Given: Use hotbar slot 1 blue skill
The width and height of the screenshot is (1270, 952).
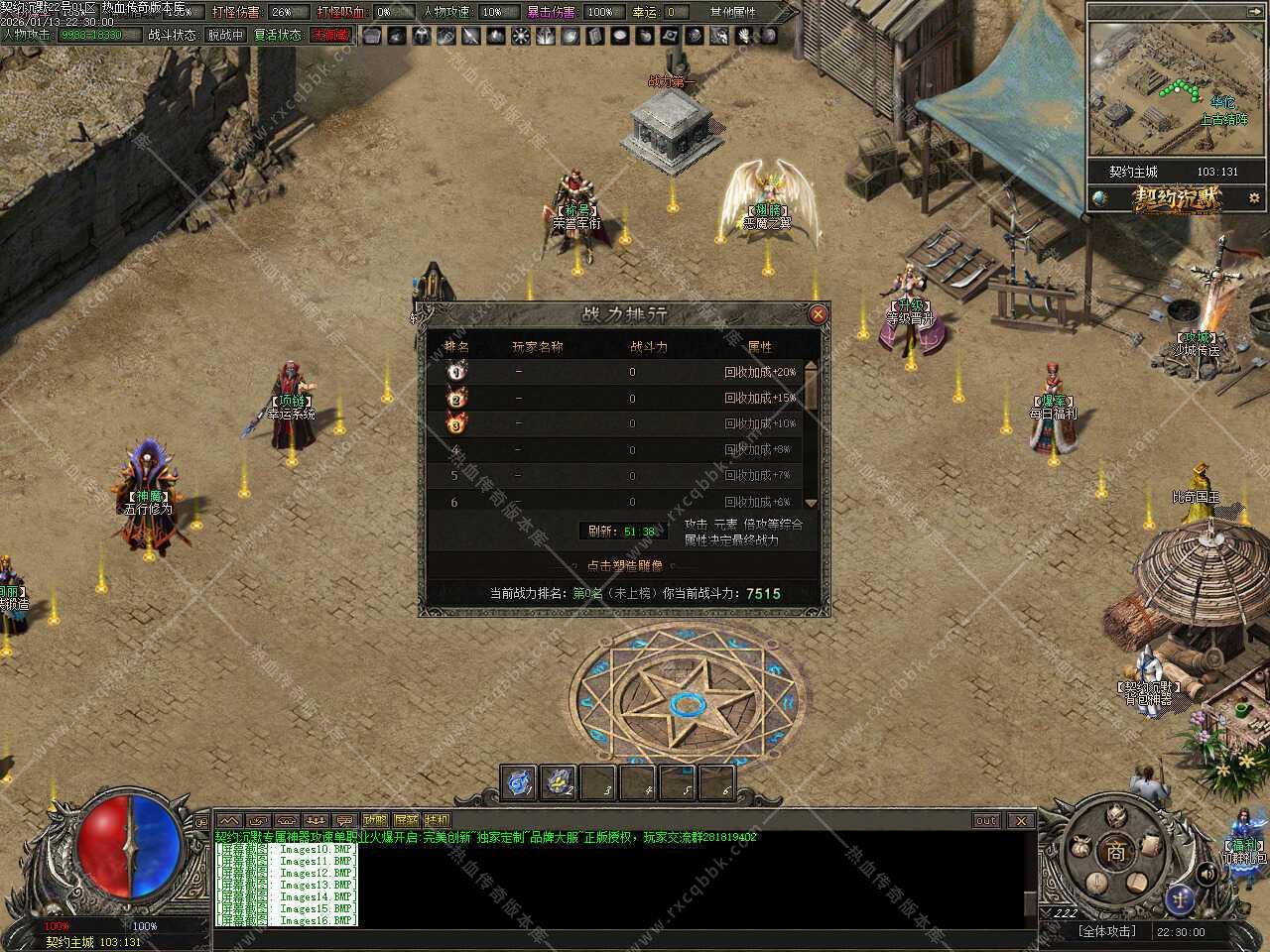Looking at the screenshot, I should pyautogui.click(x=519, y=783).
